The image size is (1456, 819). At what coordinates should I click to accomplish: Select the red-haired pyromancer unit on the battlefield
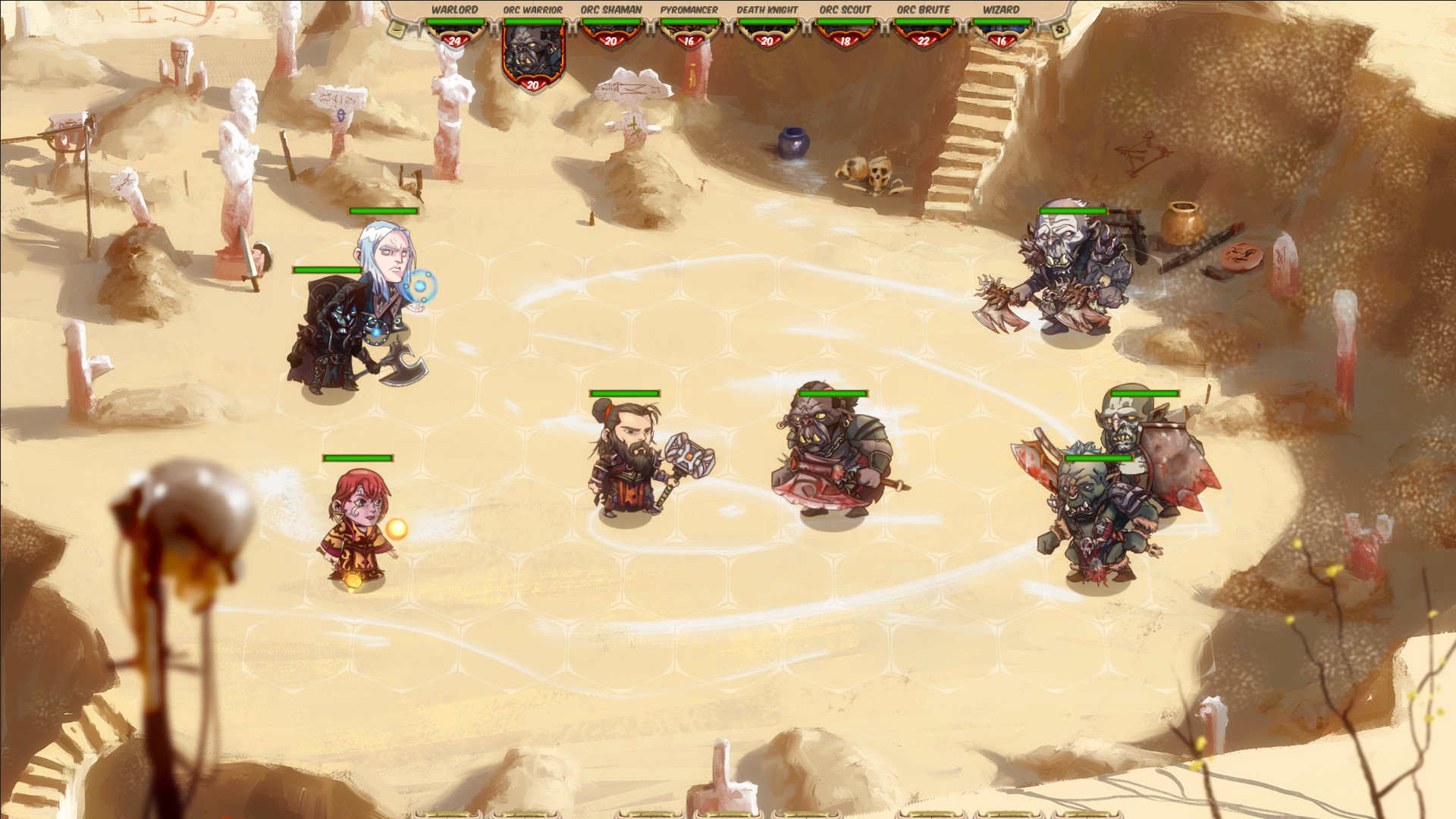362,523
